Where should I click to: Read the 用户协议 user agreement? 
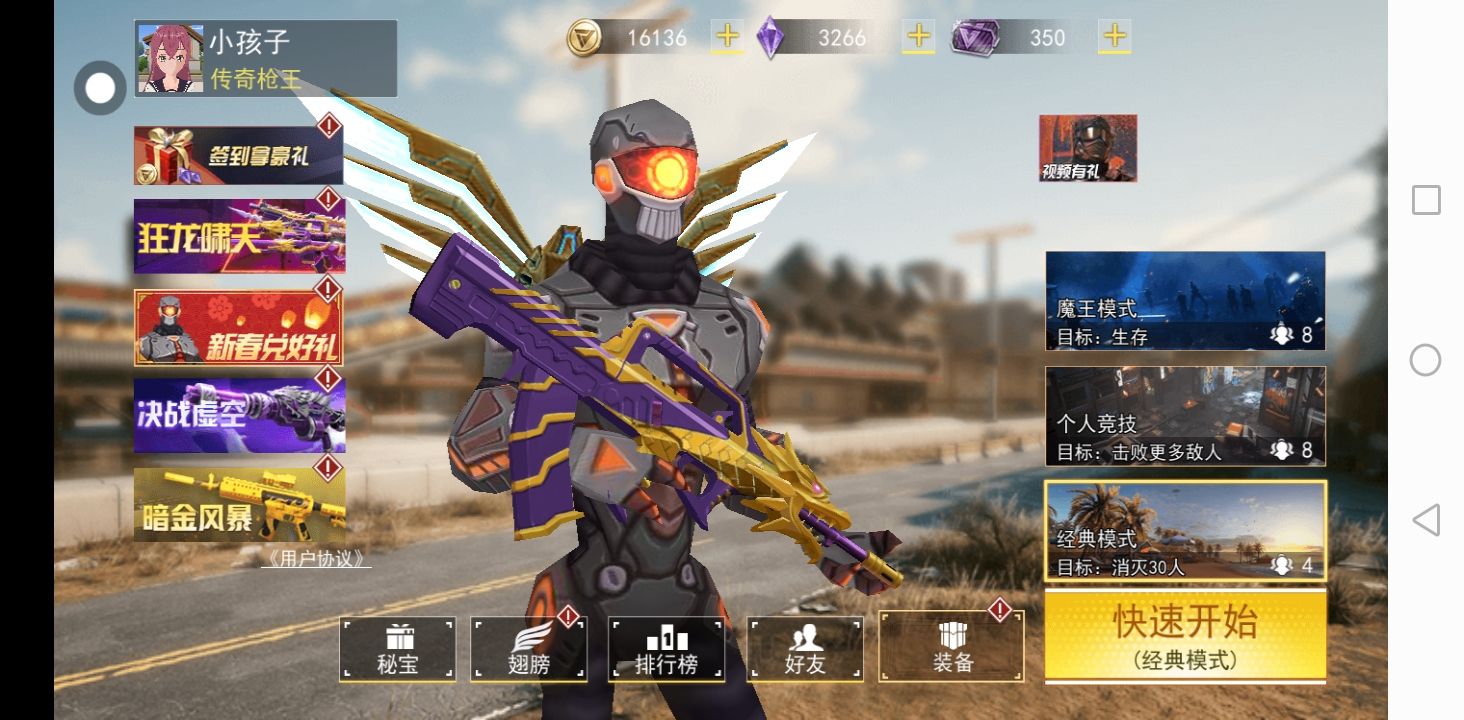[x=316, y=559]
